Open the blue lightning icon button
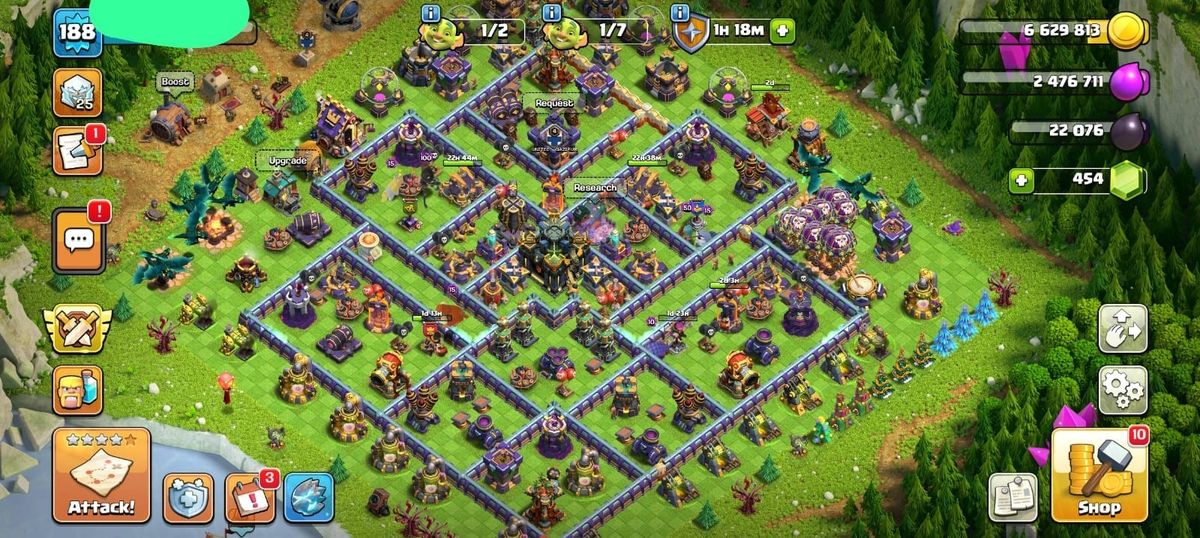The image size is (1200, 538). point(308,497)
